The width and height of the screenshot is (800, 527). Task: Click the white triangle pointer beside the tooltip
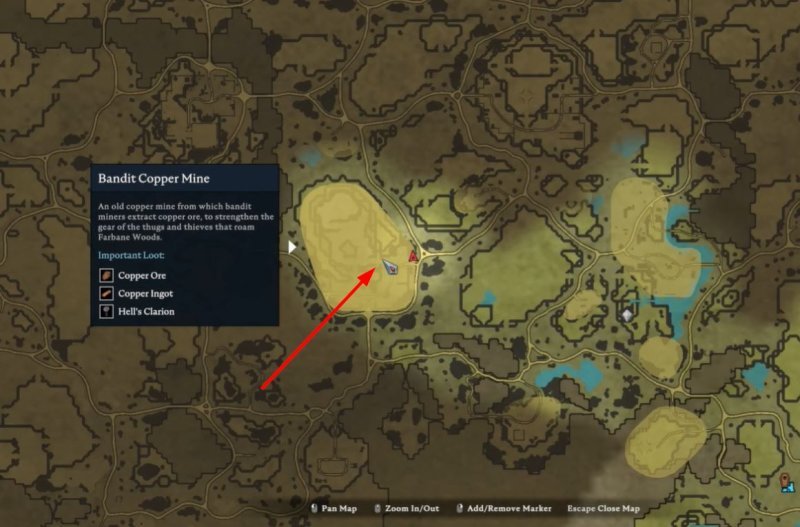tap(292, 246)
